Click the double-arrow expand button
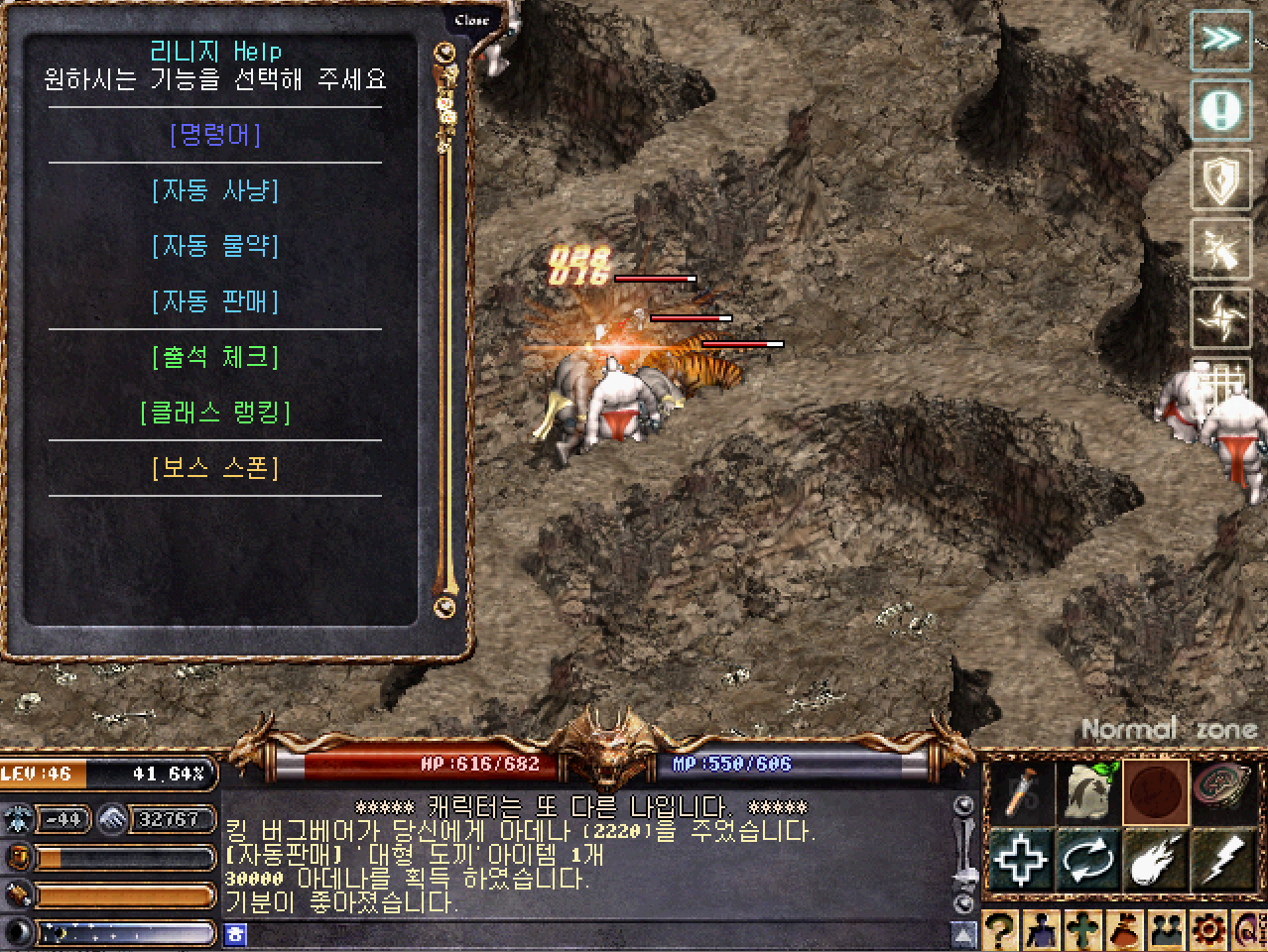 pyautogui.click(x=1220, y=40)
